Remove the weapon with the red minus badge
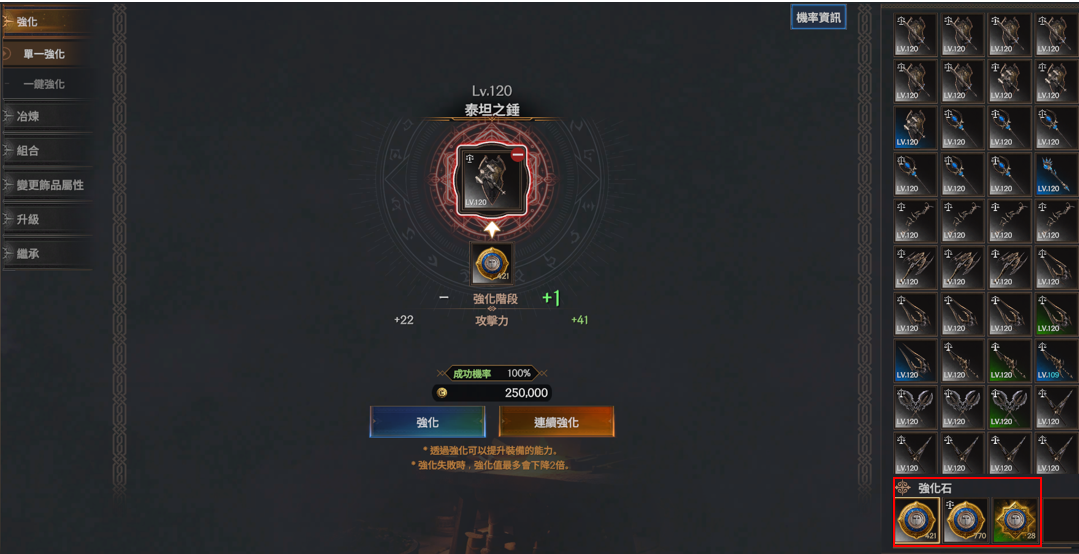 coord(518,155)
